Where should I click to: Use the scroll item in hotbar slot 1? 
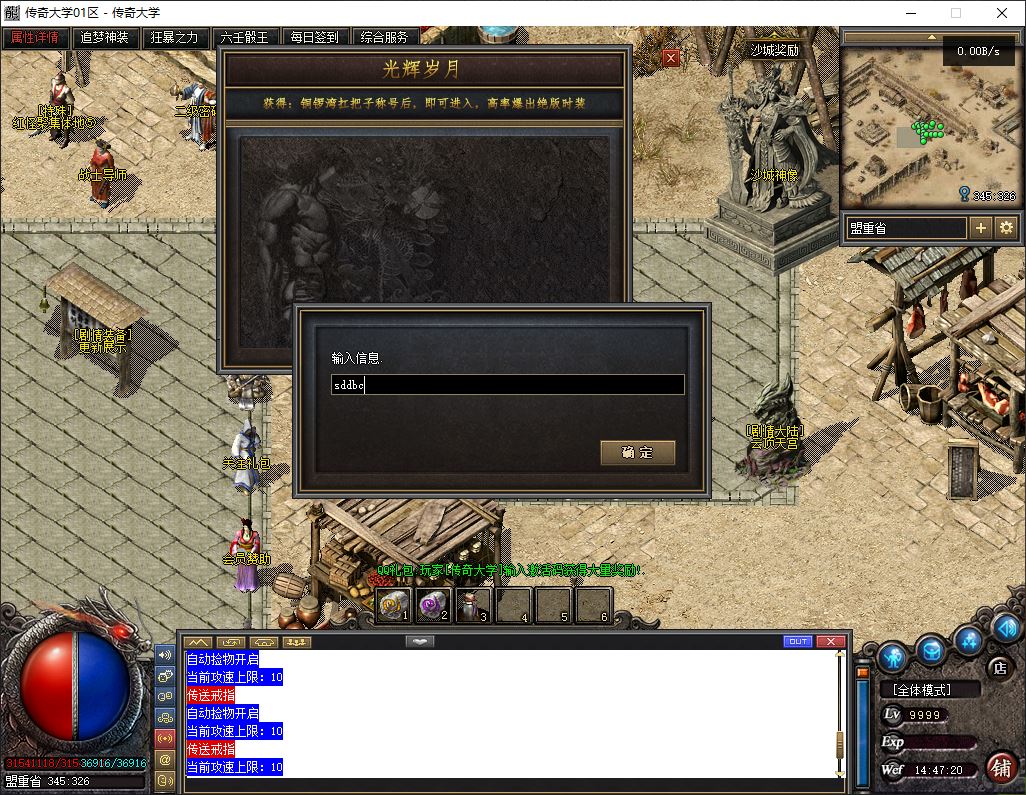tap(393, 604)
